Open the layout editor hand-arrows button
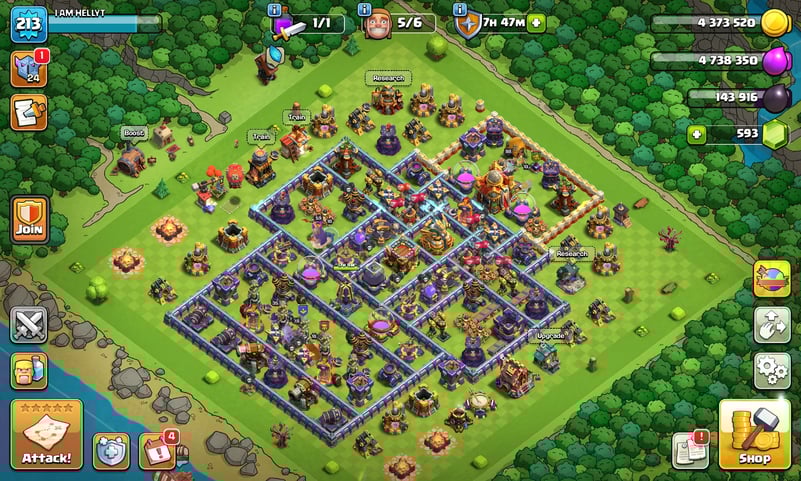This screenshot has height=481, width=801. (771, 325)
